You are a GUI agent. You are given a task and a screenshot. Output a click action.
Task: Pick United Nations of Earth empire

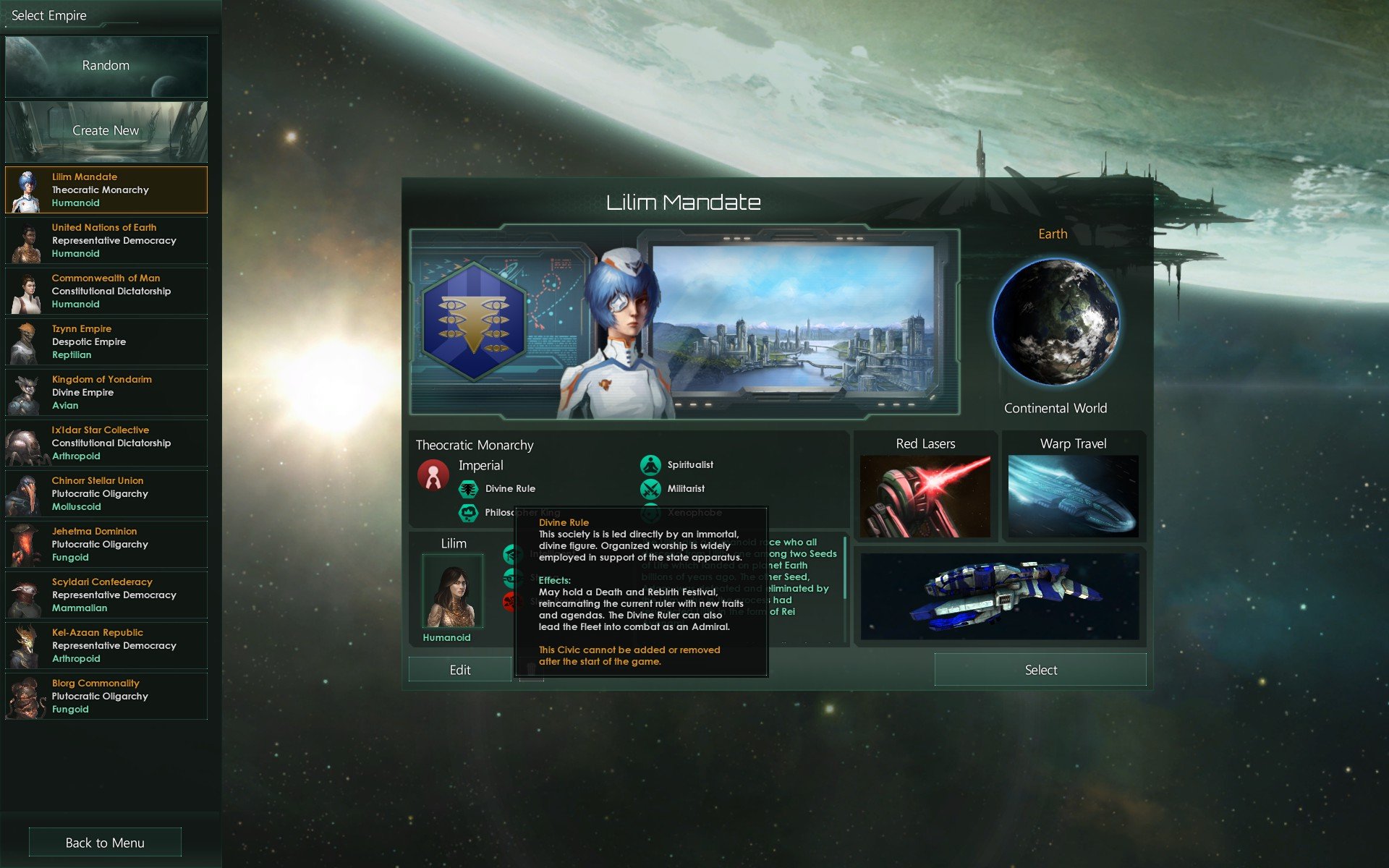pyautogui.click(x=106, y=241)
